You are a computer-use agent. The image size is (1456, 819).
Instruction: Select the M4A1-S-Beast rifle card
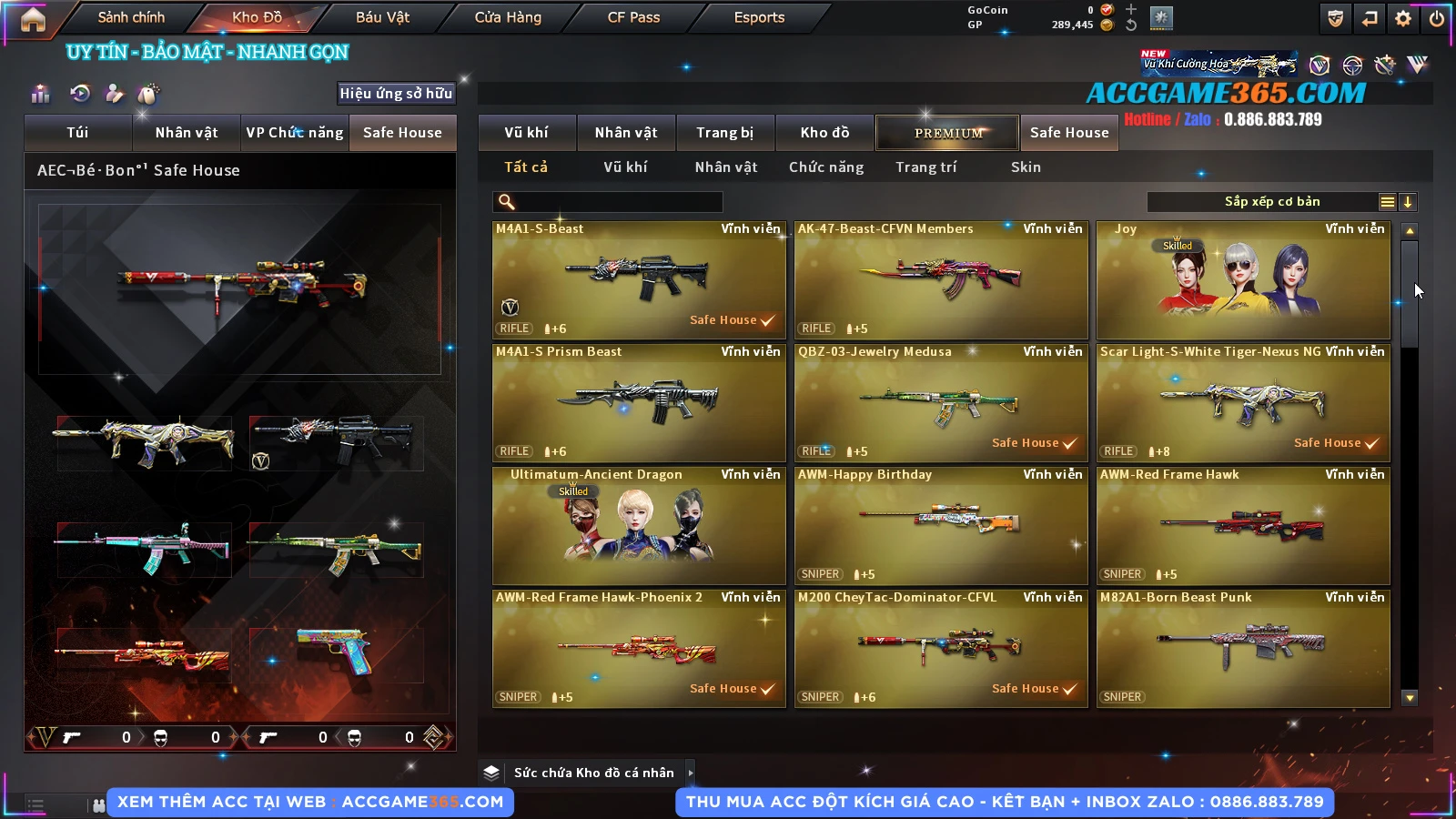click(x=639, y=280)
